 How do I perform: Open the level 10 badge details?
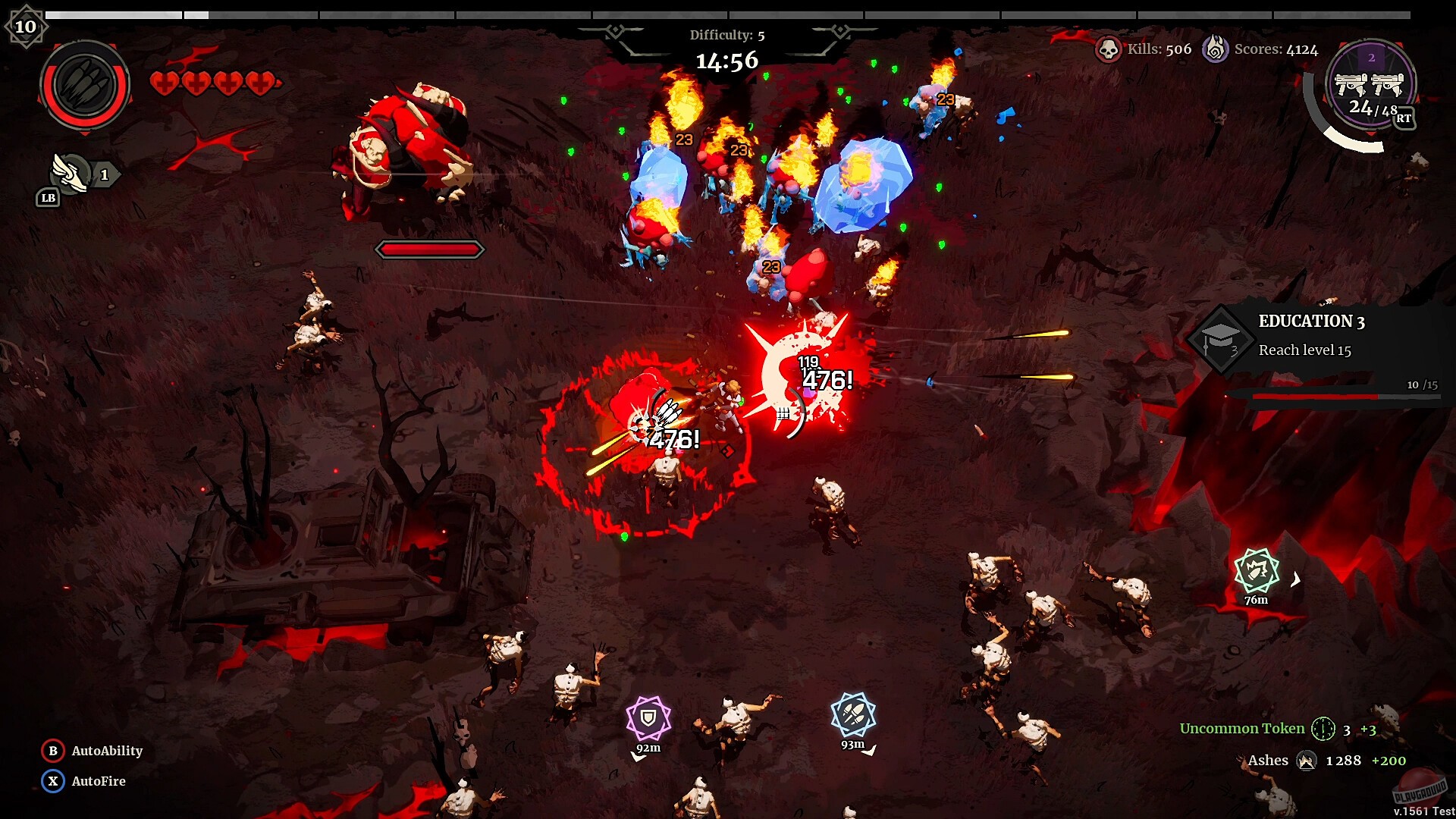point(28,26)
